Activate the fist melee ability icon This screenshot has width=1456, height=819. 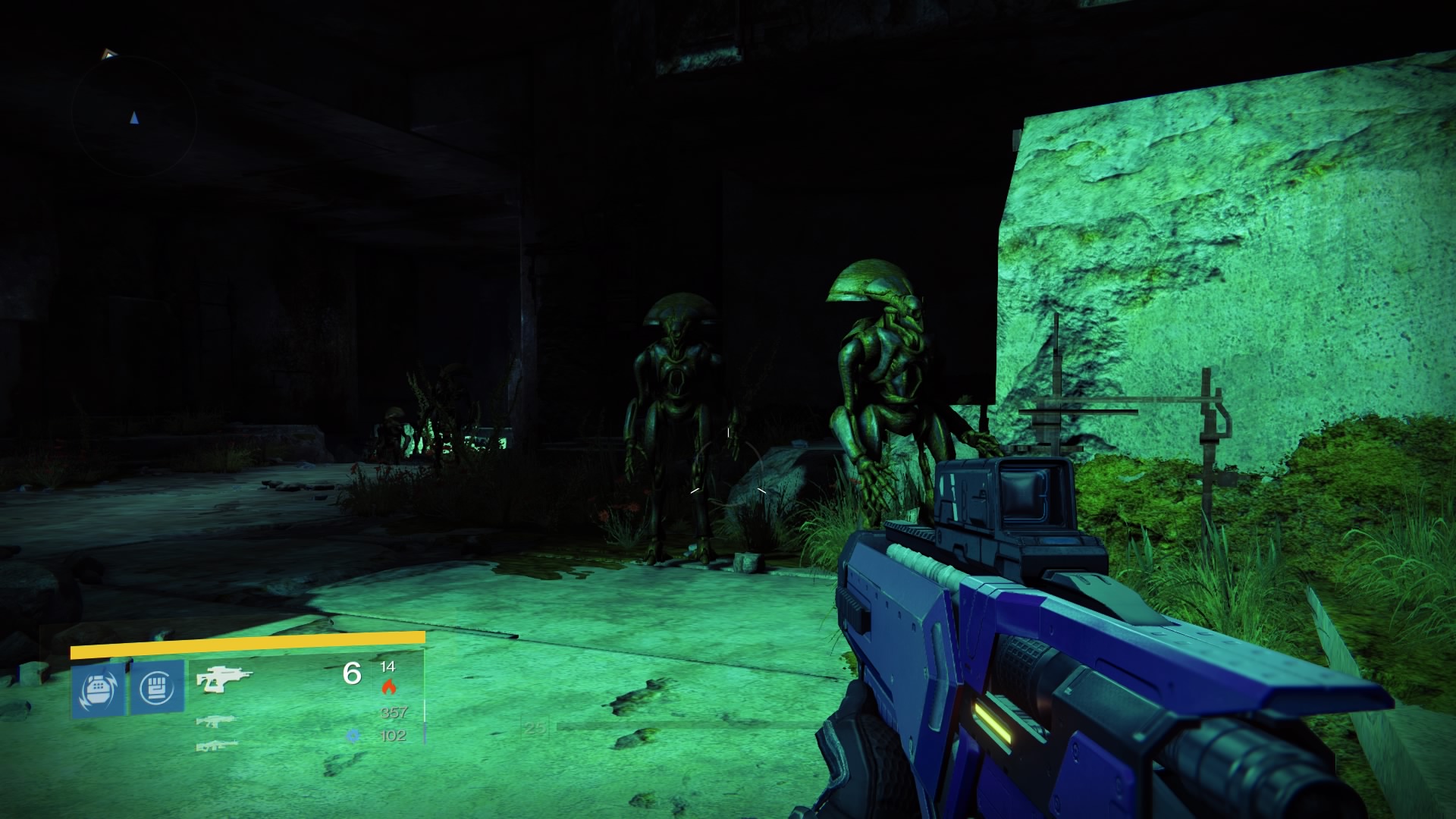coord(158,687)
